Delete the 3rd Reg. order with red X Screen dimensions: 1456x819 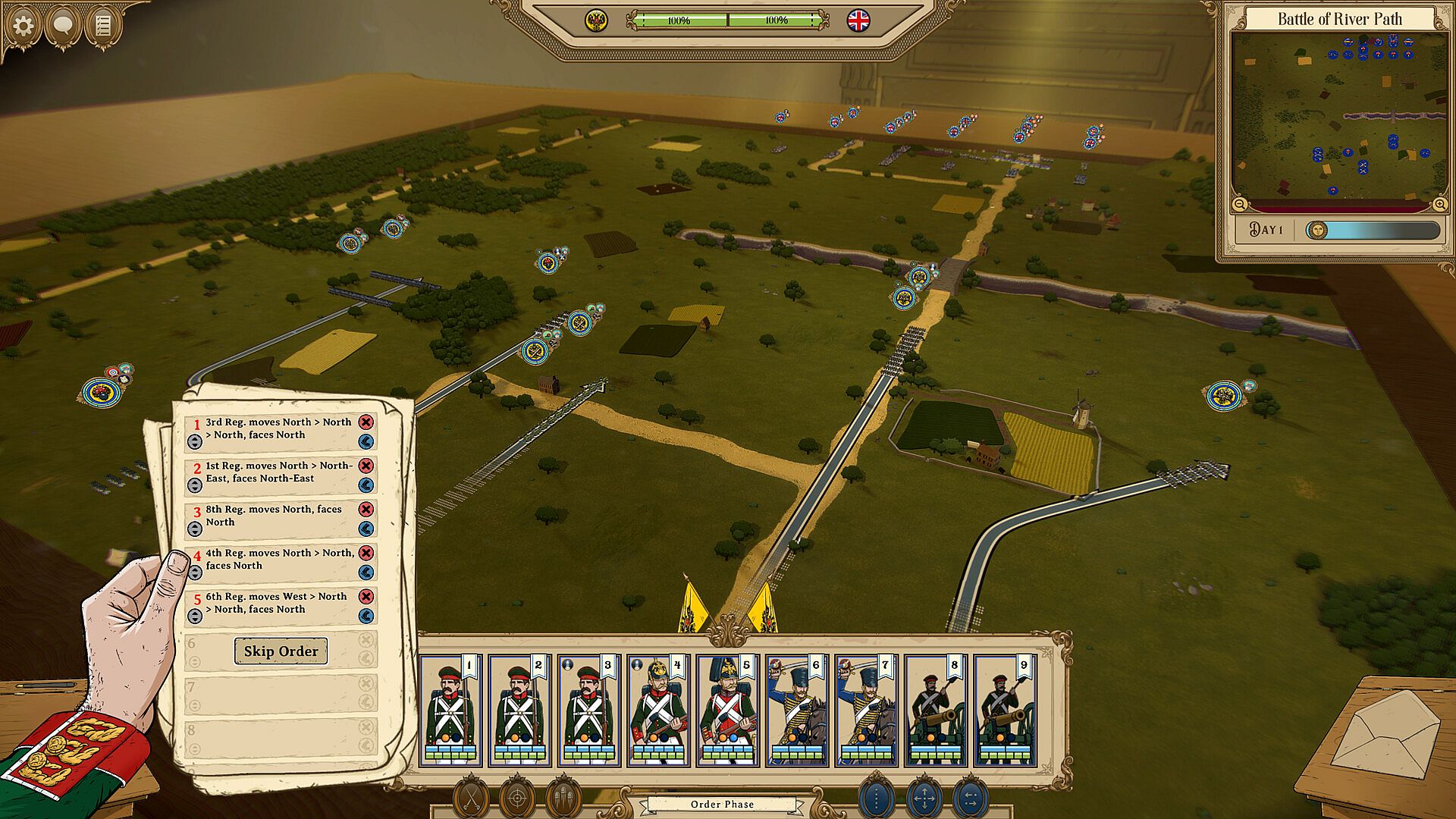coord(366,422)
